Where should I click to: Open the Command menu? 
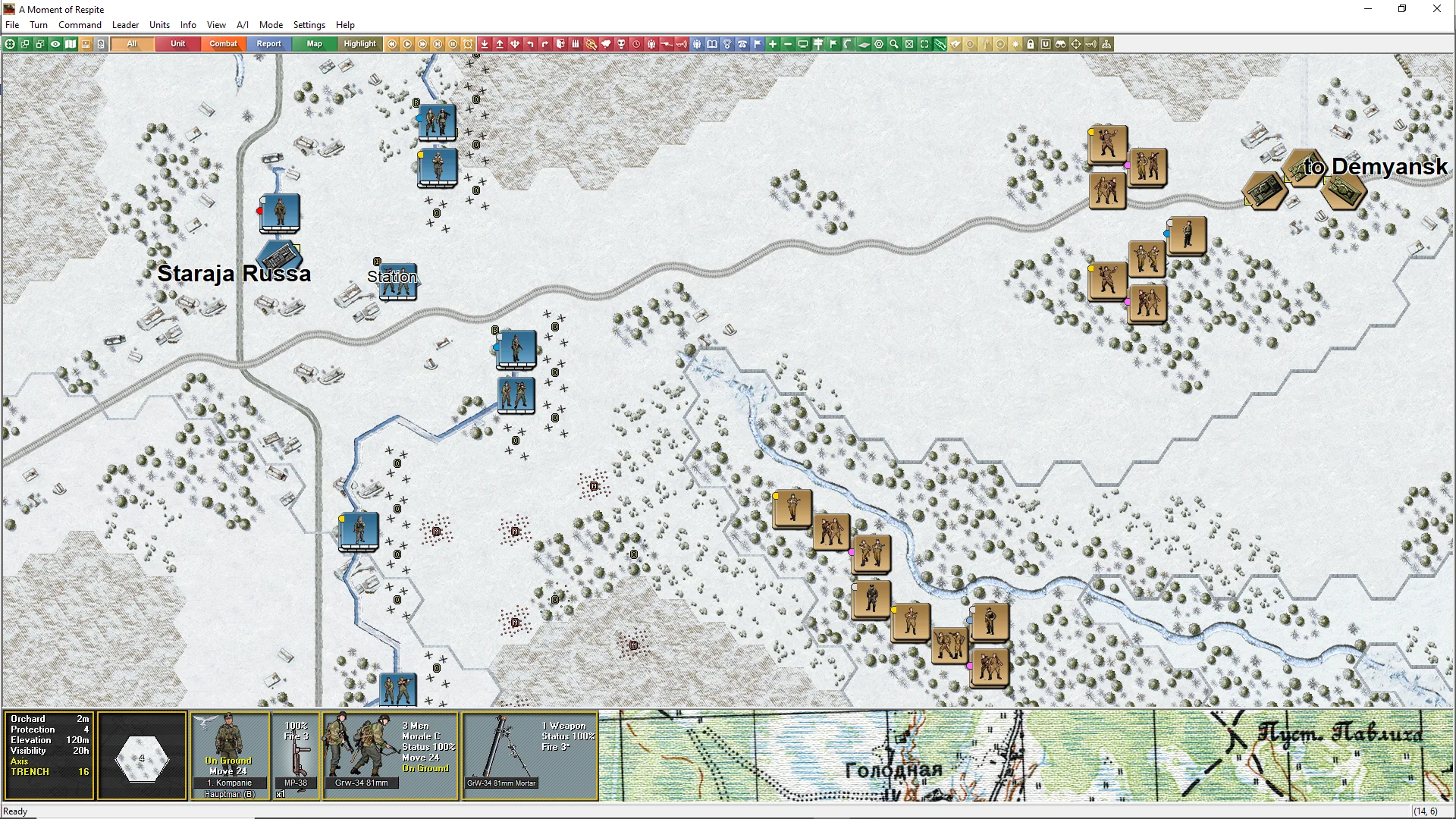[80, 25]
